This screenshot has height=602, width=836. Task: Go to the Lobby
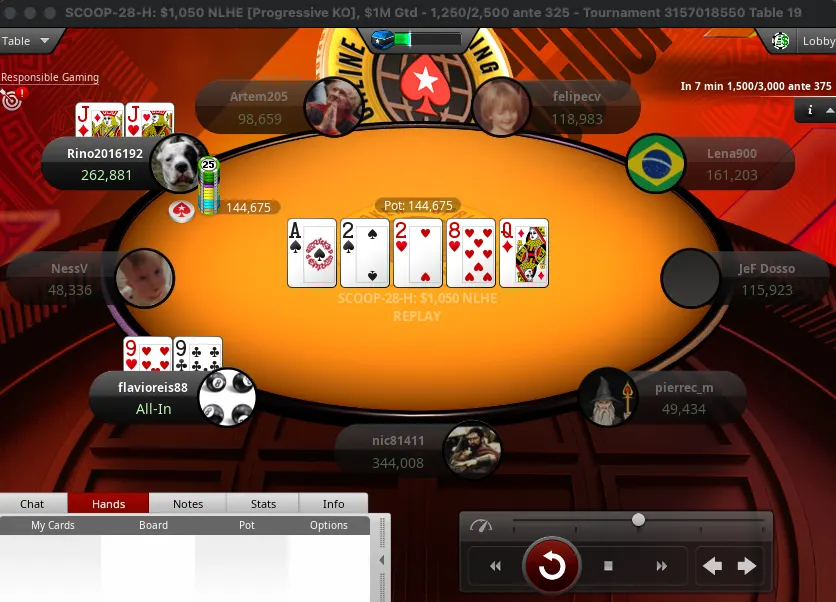tap(804, 41)
